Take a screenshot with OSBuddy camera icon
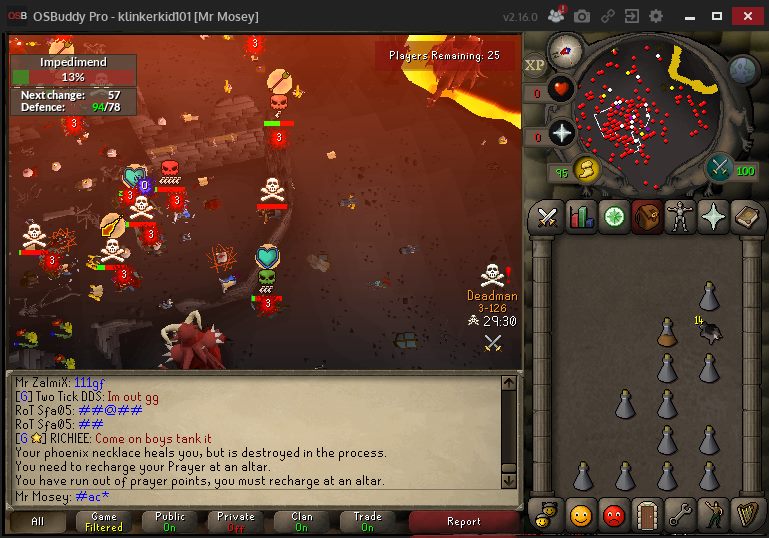The width and height of the screenshot is (769, 538). (x=582, y=16)
